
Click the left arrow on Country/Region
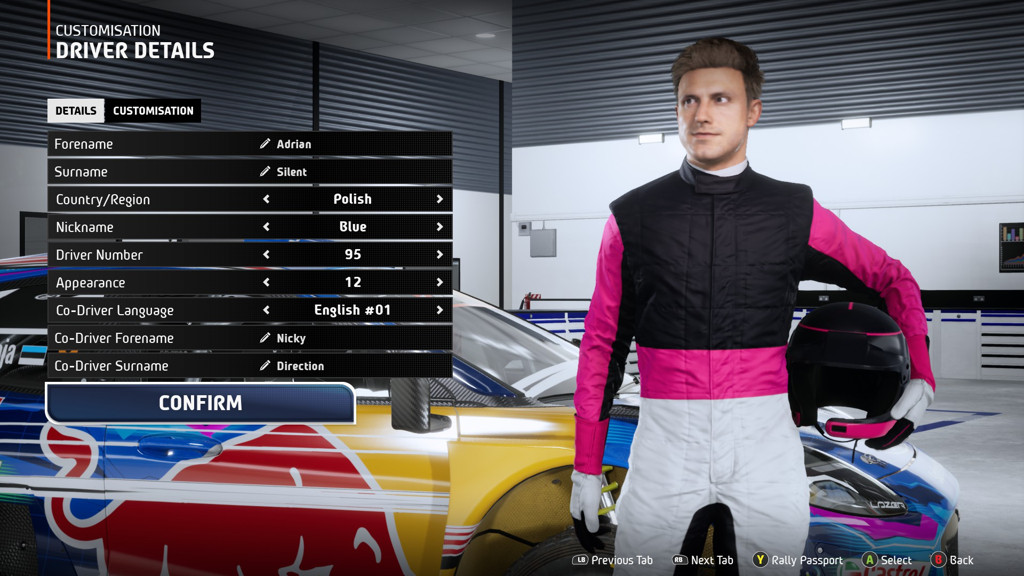(266, 199)
